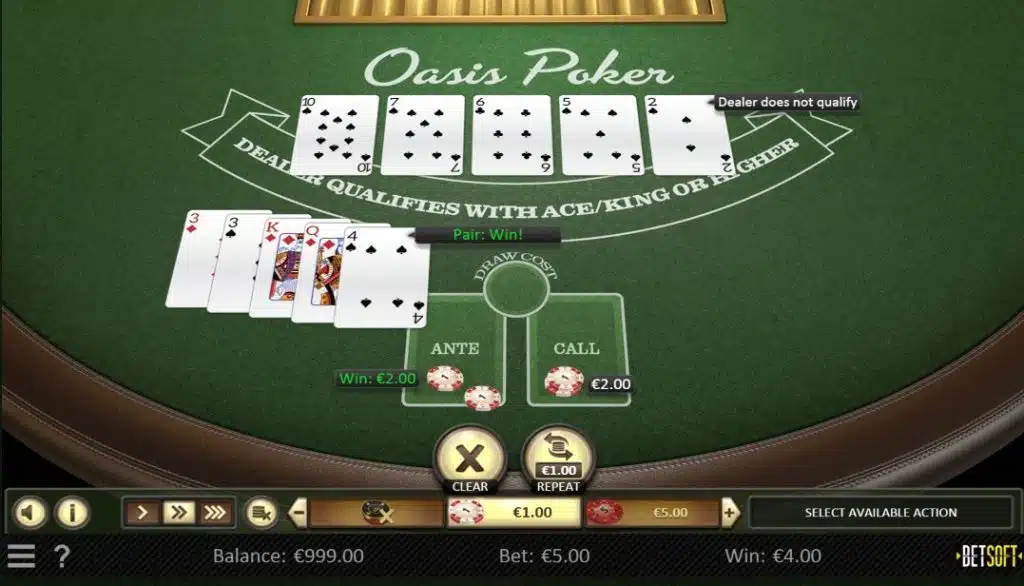
Task: Open the help question mark
Action: (61, 556)
